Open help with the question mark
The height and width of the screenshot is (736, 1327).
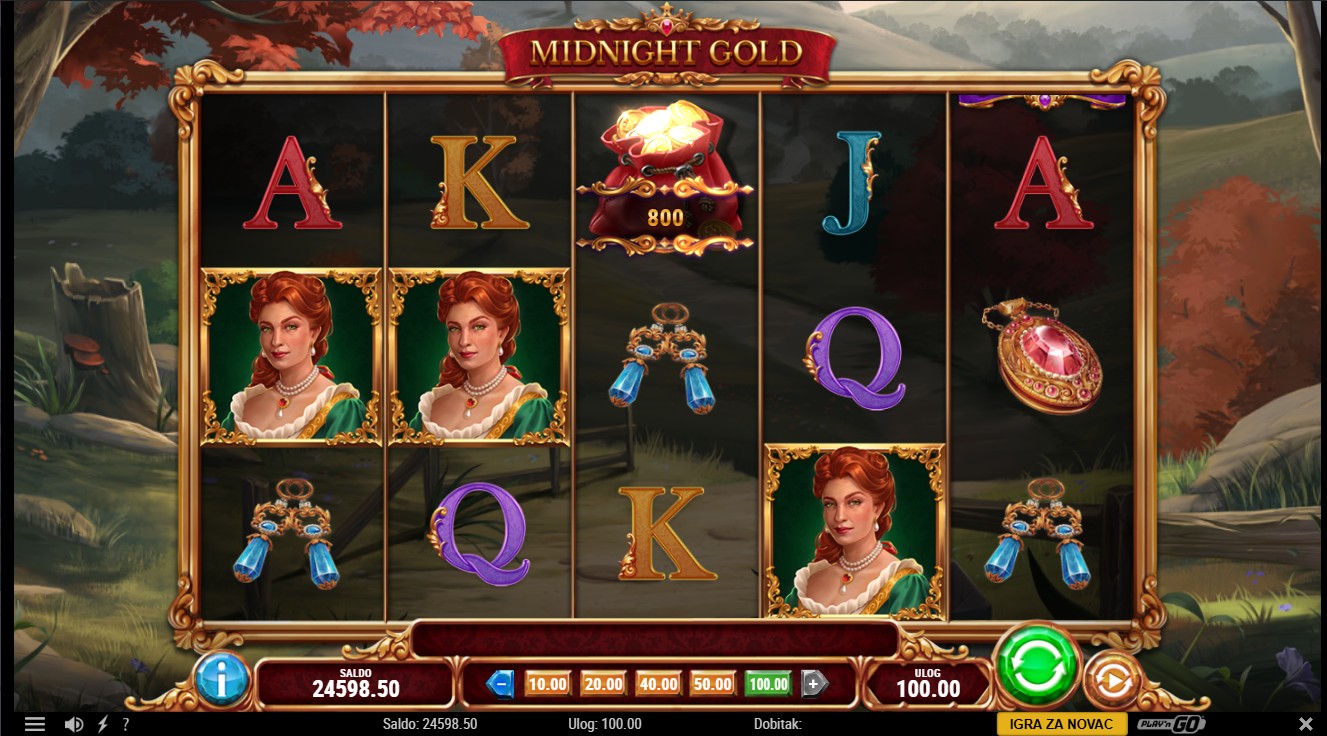(126, 724)
